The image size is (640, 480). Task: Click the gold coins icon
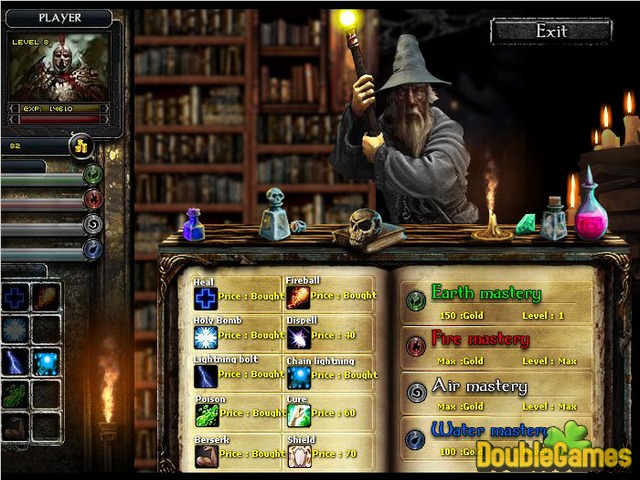81,146
